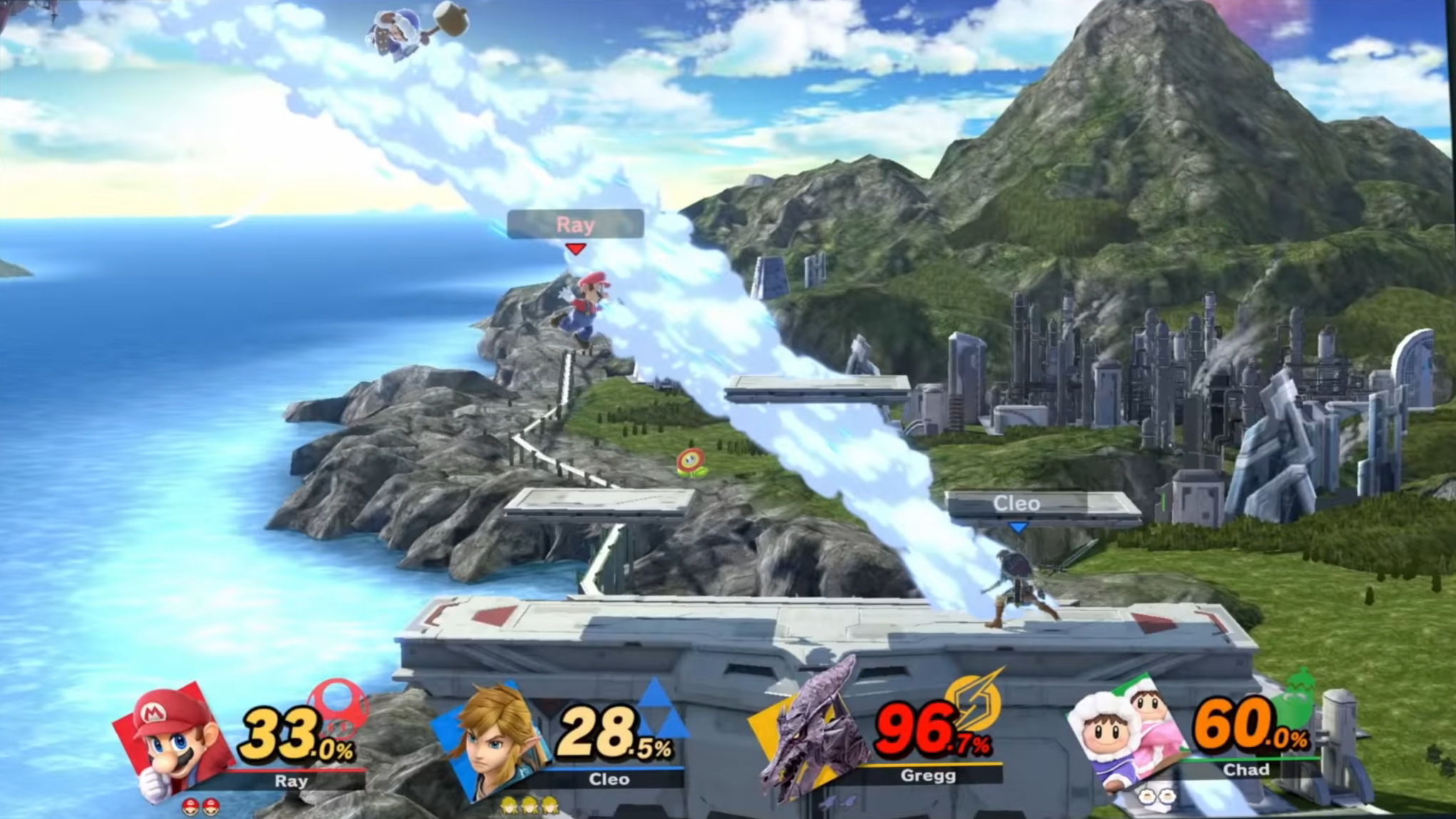Screen dimensions: 1456x819
Task: Select Ray's Mario portrait
Action: (x=175, y=741)
